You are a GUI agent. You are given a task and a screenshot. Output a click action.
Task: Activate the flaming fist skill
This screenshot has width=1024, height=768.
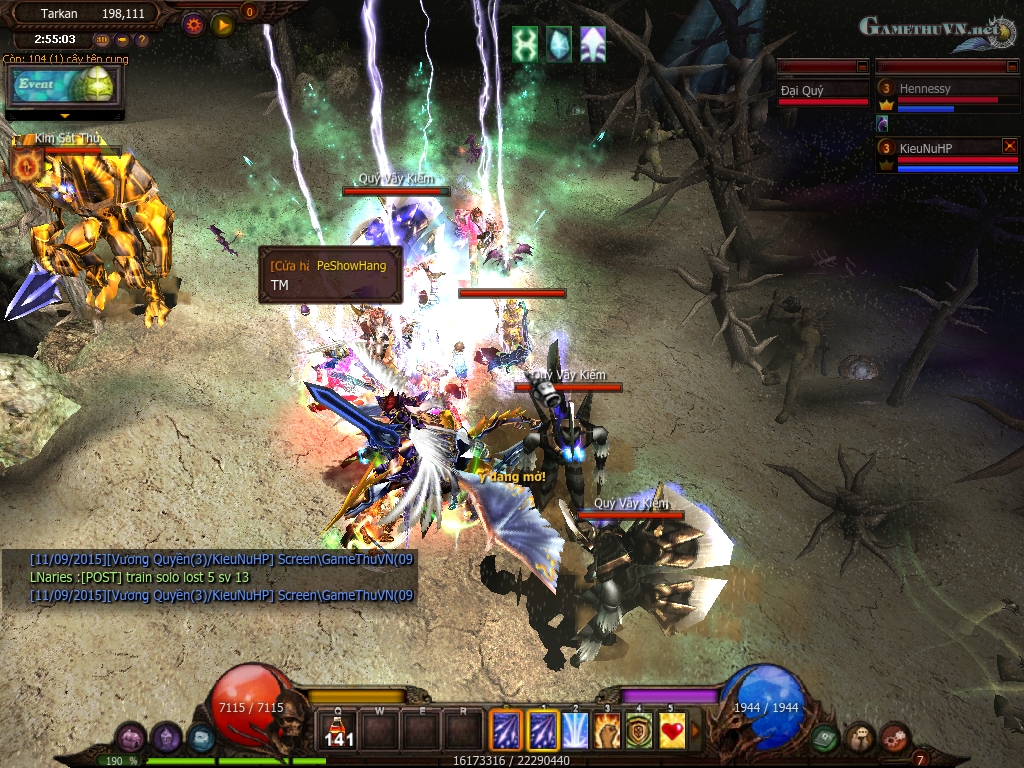[607, 730]
